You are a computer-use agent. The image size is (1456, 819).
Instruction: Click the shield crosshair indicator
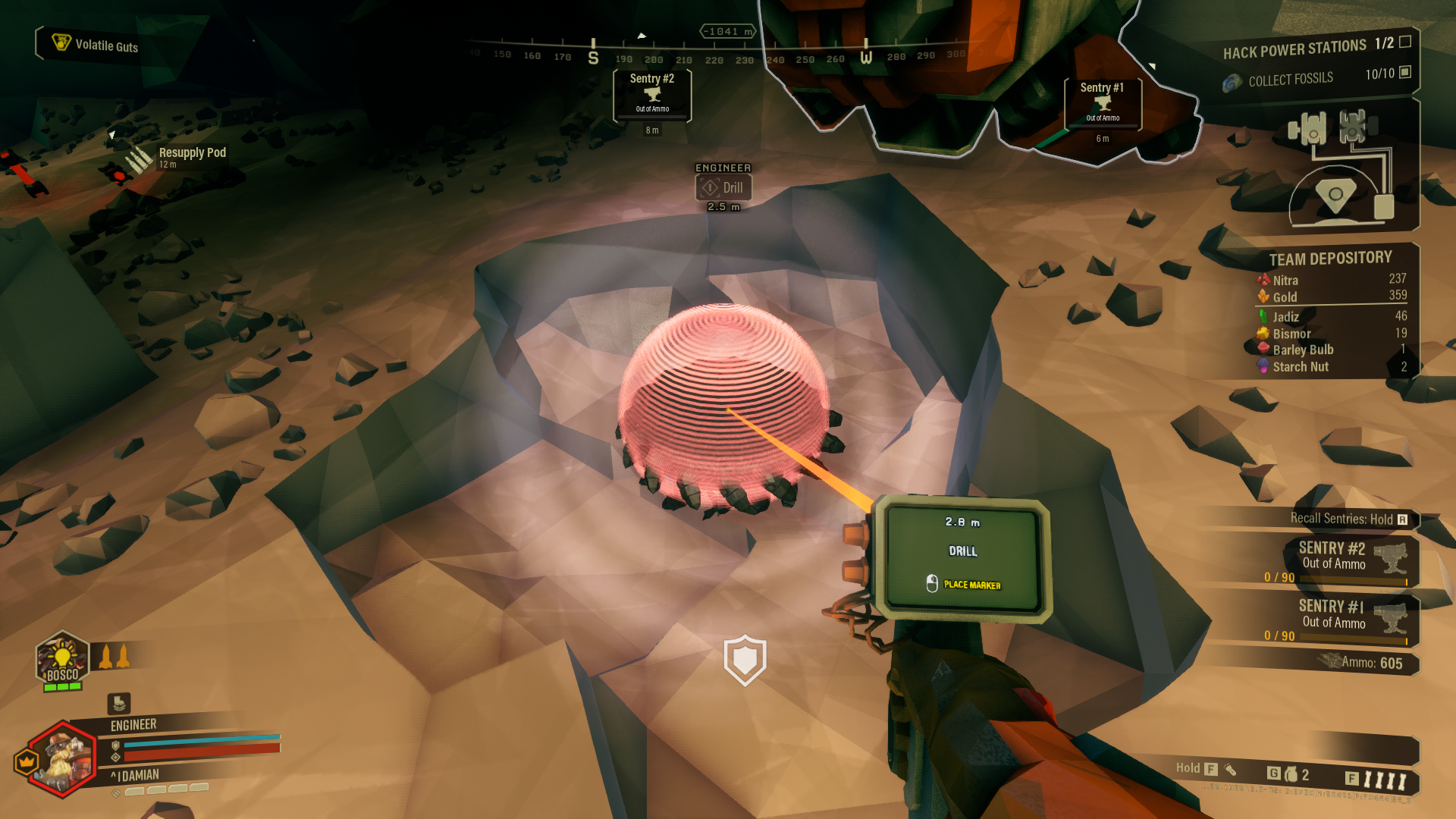(745, 660)
